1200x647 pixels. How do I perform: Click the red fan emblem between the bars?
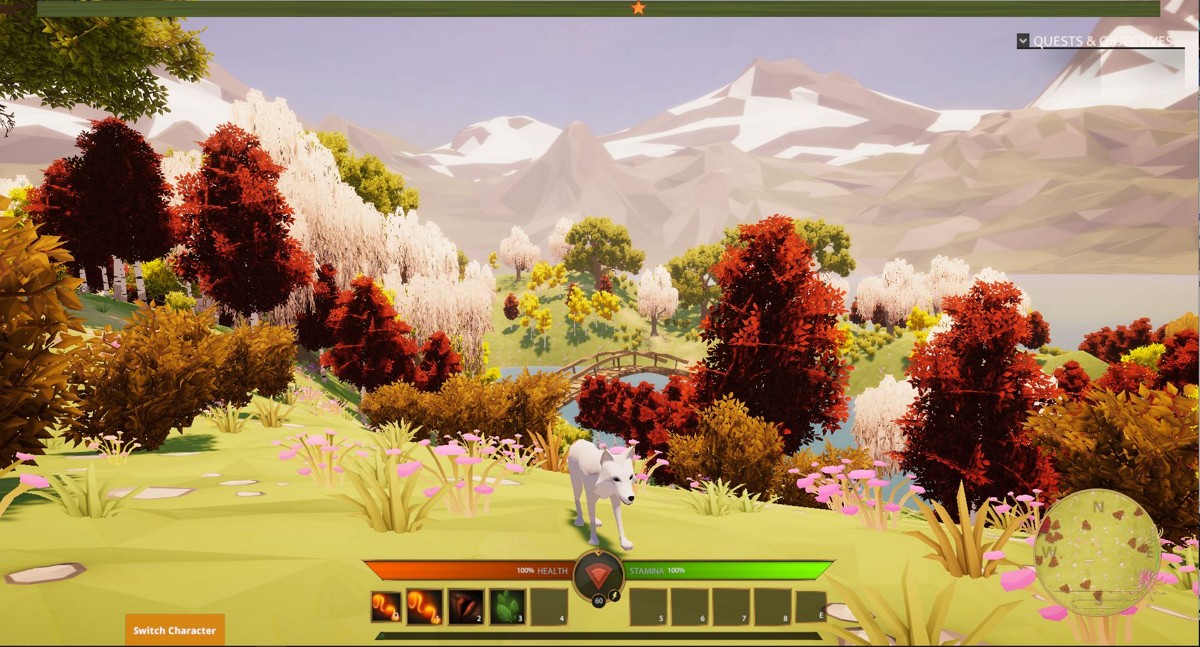click(598, 574)
